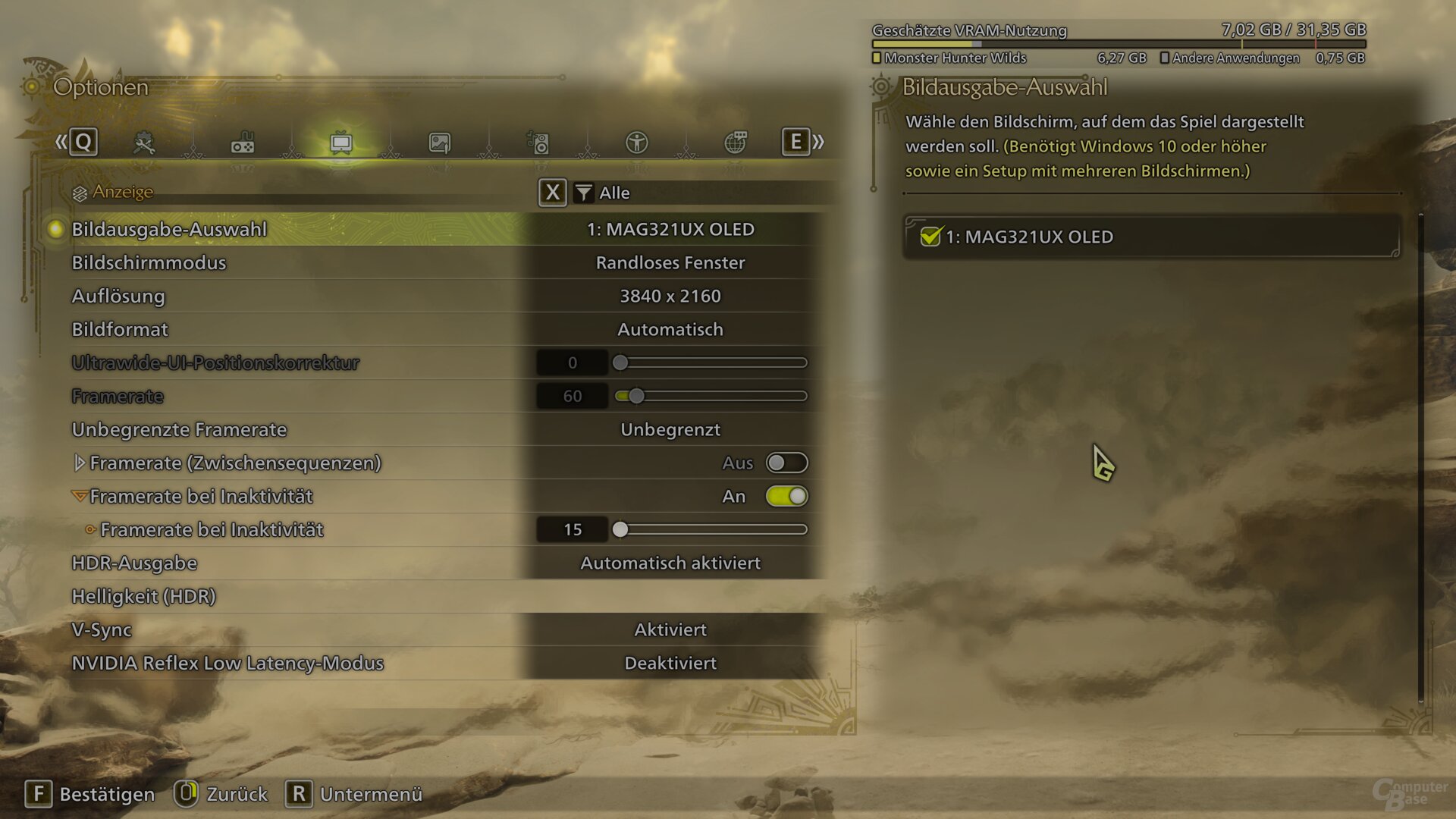This screenshot has height=819, width=1456.
Task: Open the HDR-Ausgabe setting
Action: tap(670, 563)
